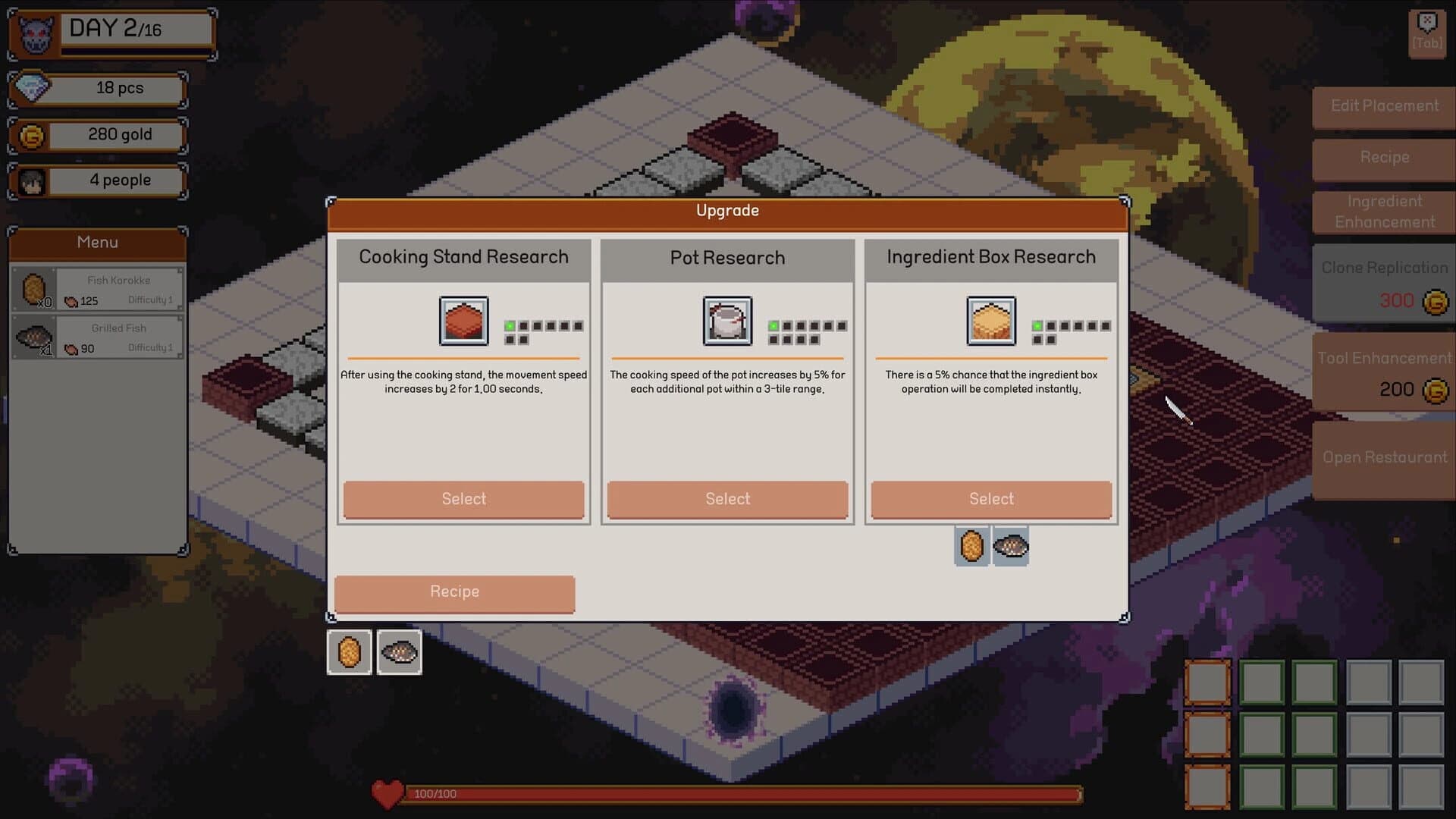Switch to Edit Placement mode

point(1383,106)
